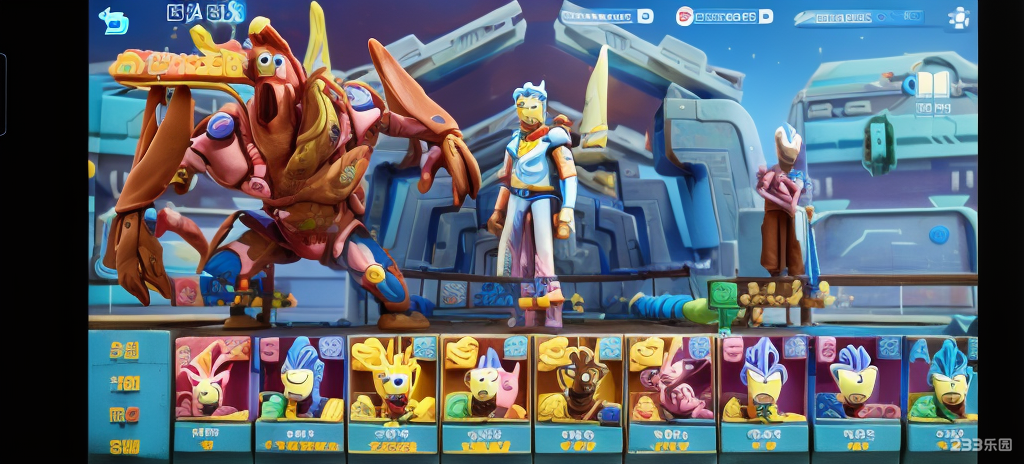The width and height of the screenshot is (1024, 464).
Task: Open the book icon panel
Action: 931,84
